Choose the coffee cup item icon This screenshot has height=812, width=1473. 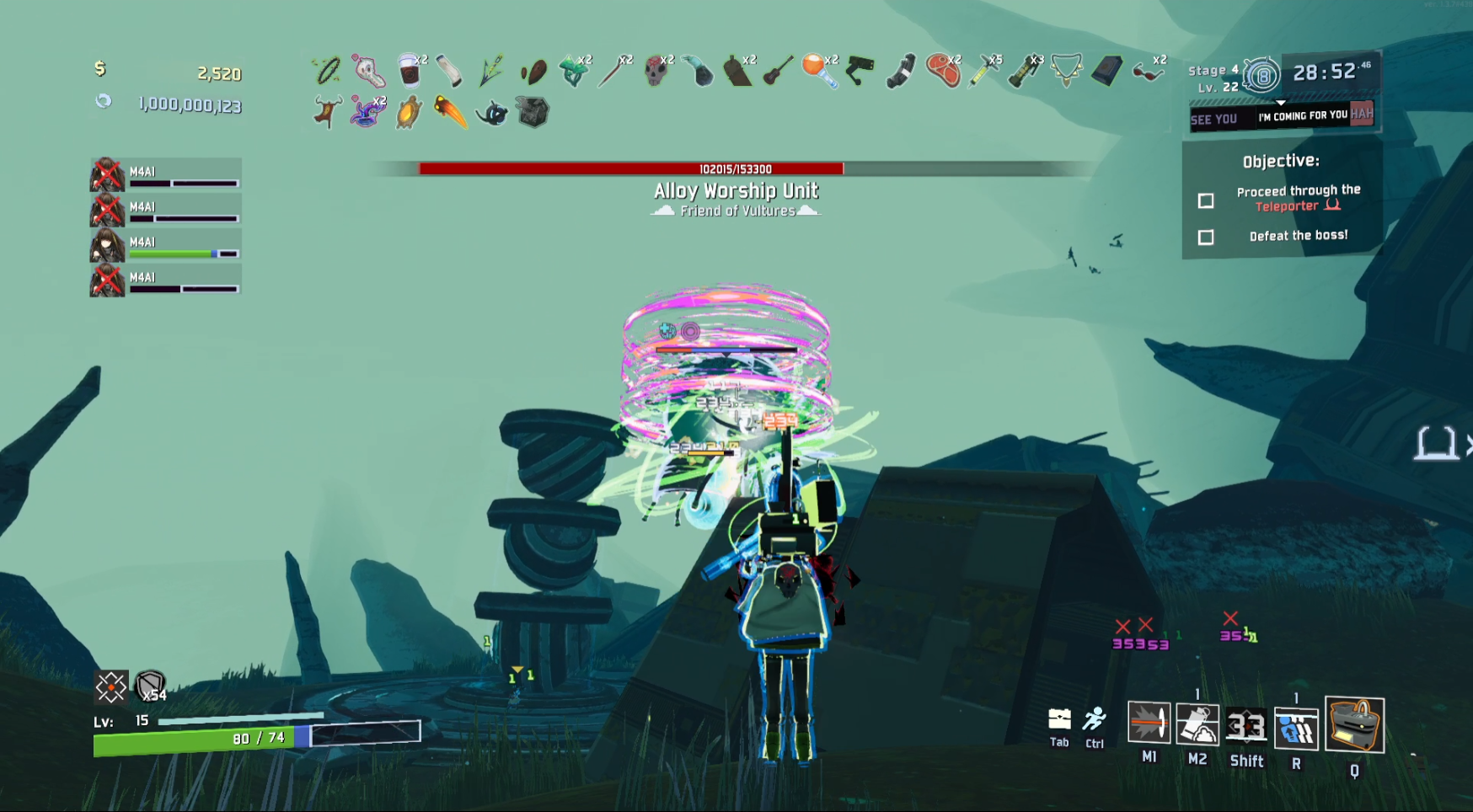410,71
